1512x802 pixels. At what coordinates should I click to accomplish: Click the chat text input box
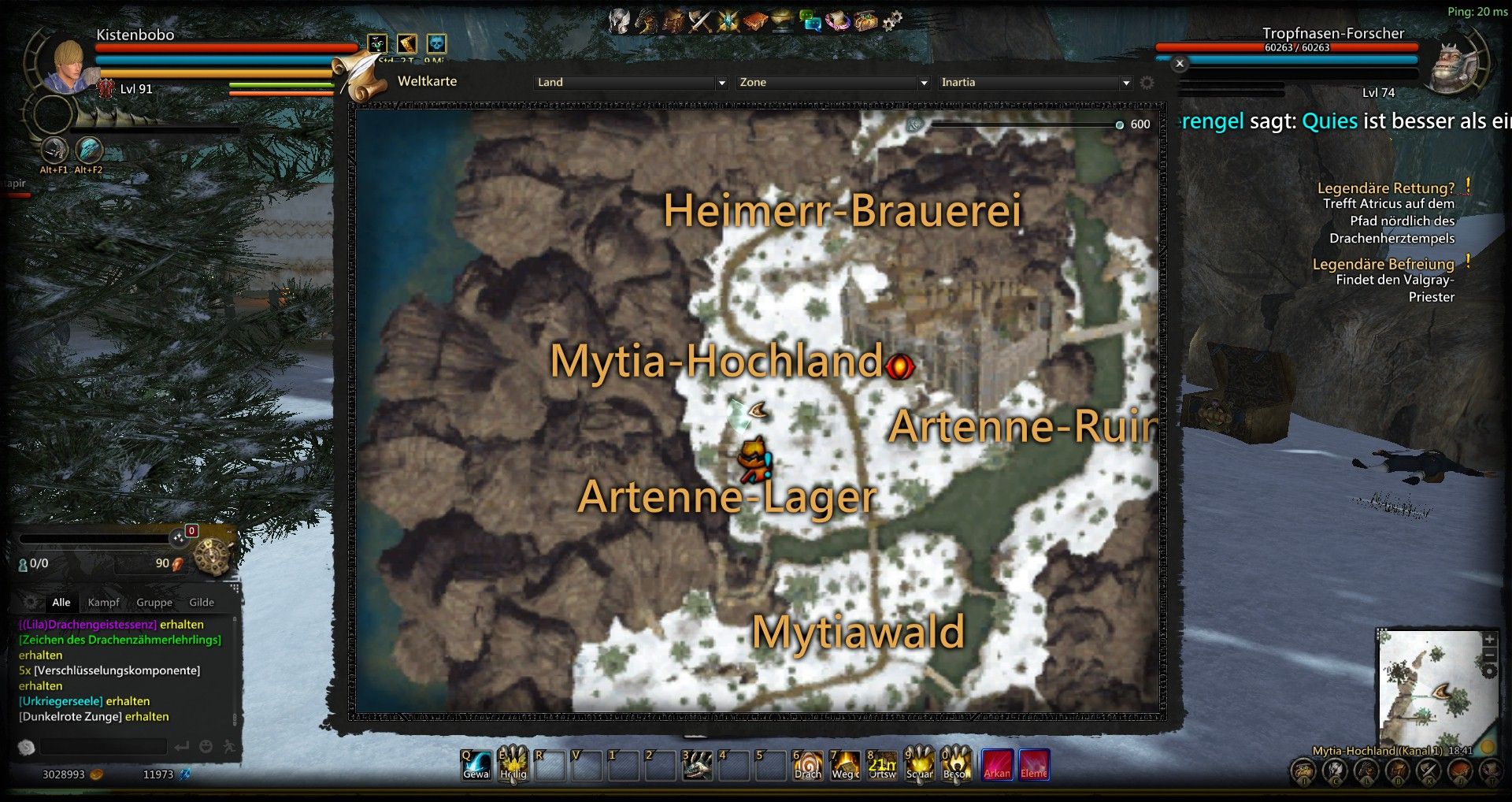[x=104, y=746]
